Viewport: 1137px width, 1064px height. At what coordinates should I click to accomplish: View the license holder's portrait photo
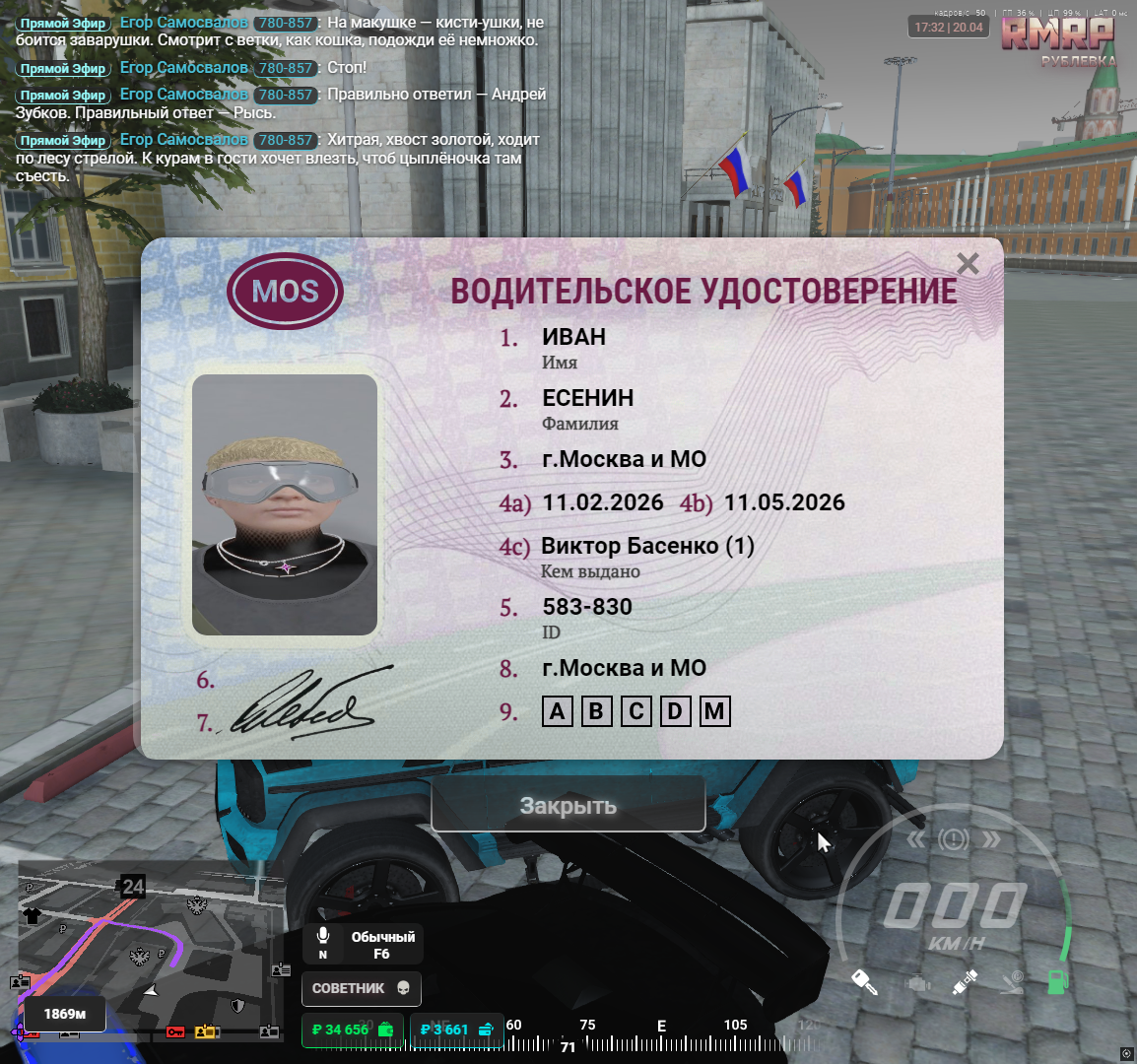(285, 504)
